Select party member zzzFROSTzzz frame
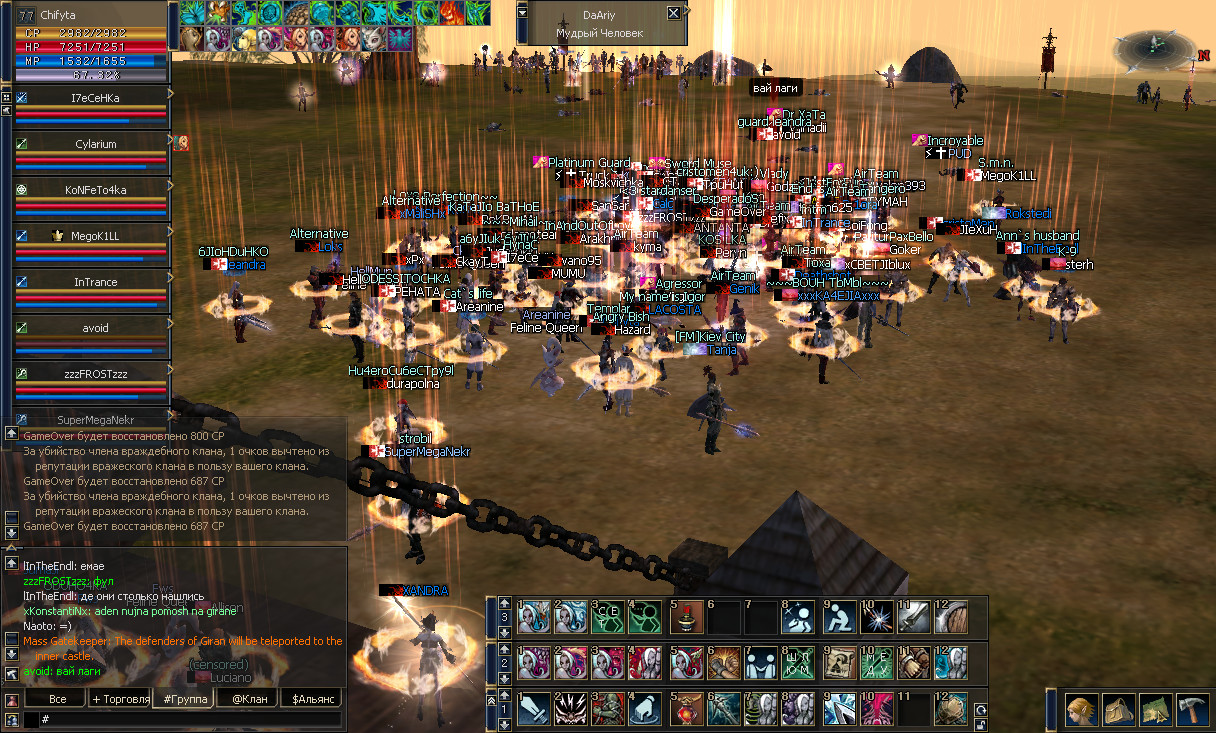Viewport: 1216px width, 733px height. pos(95,374)
